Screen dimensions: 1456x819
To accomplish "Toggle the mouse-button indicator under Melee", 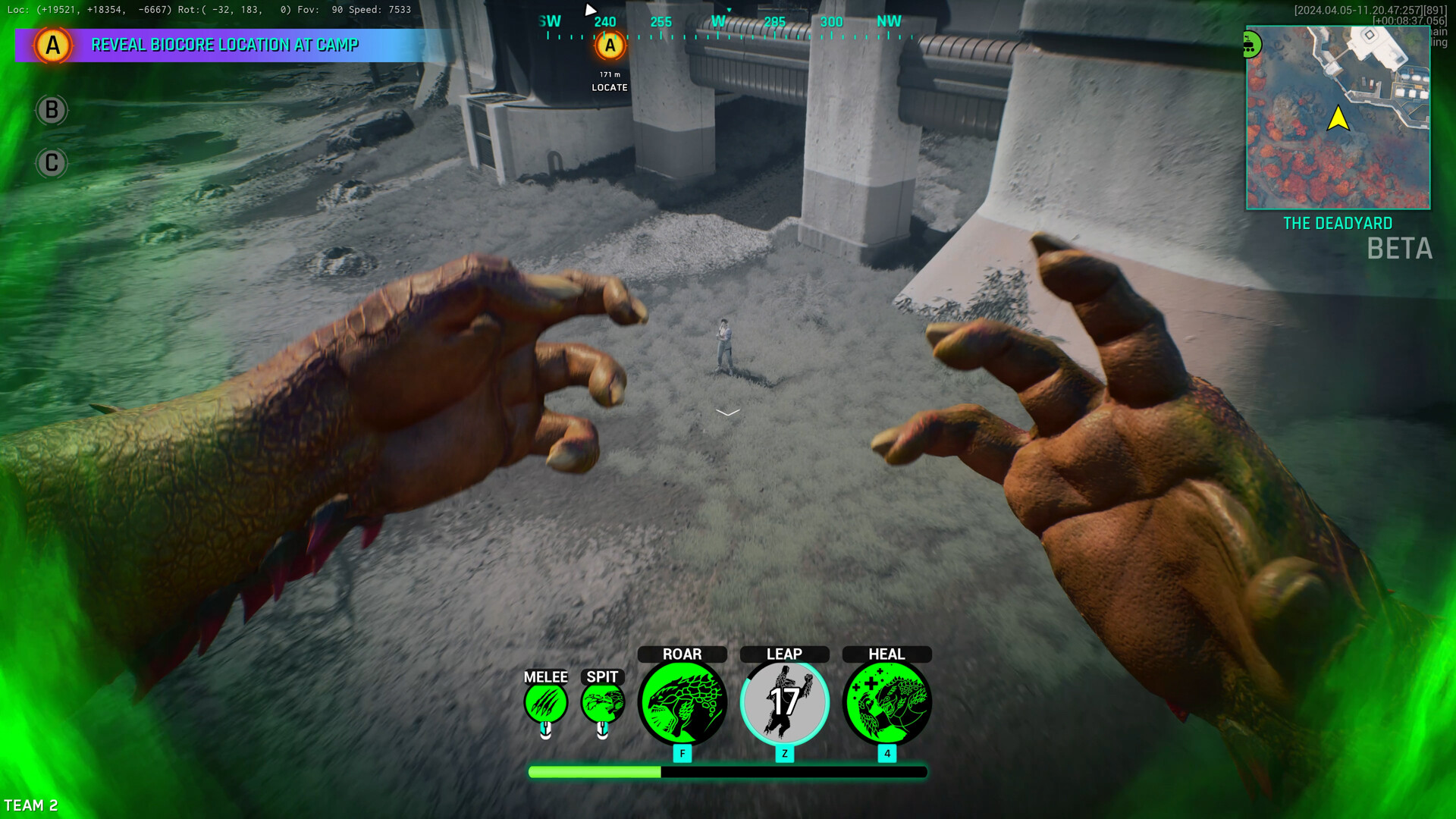I will [x=546, y=731].
